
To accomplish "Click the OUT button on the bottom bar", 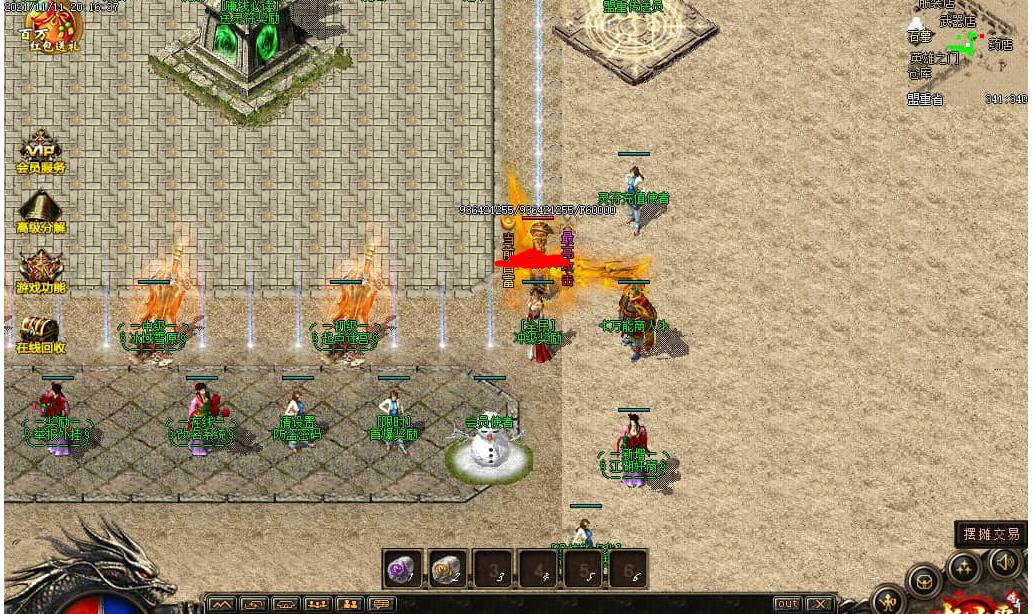I will pos(788,604).
